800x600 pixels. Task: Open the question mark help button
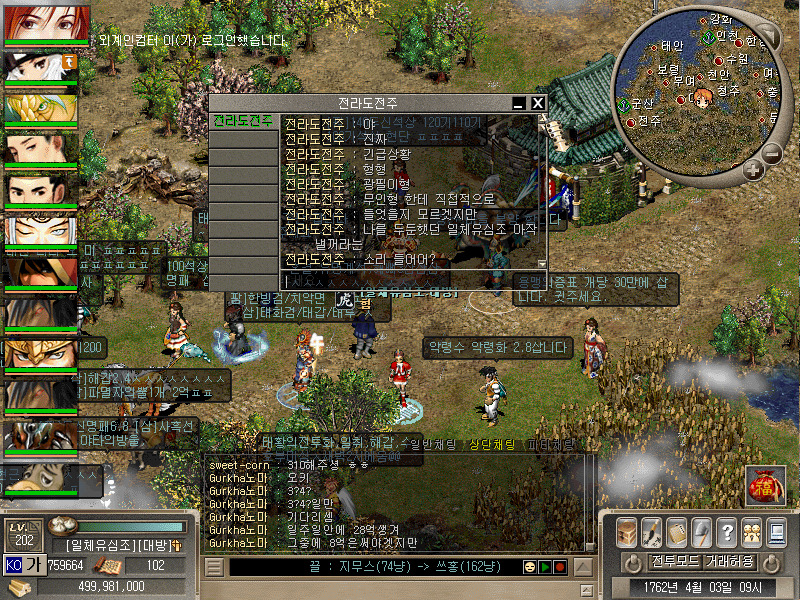click(726, 532)
